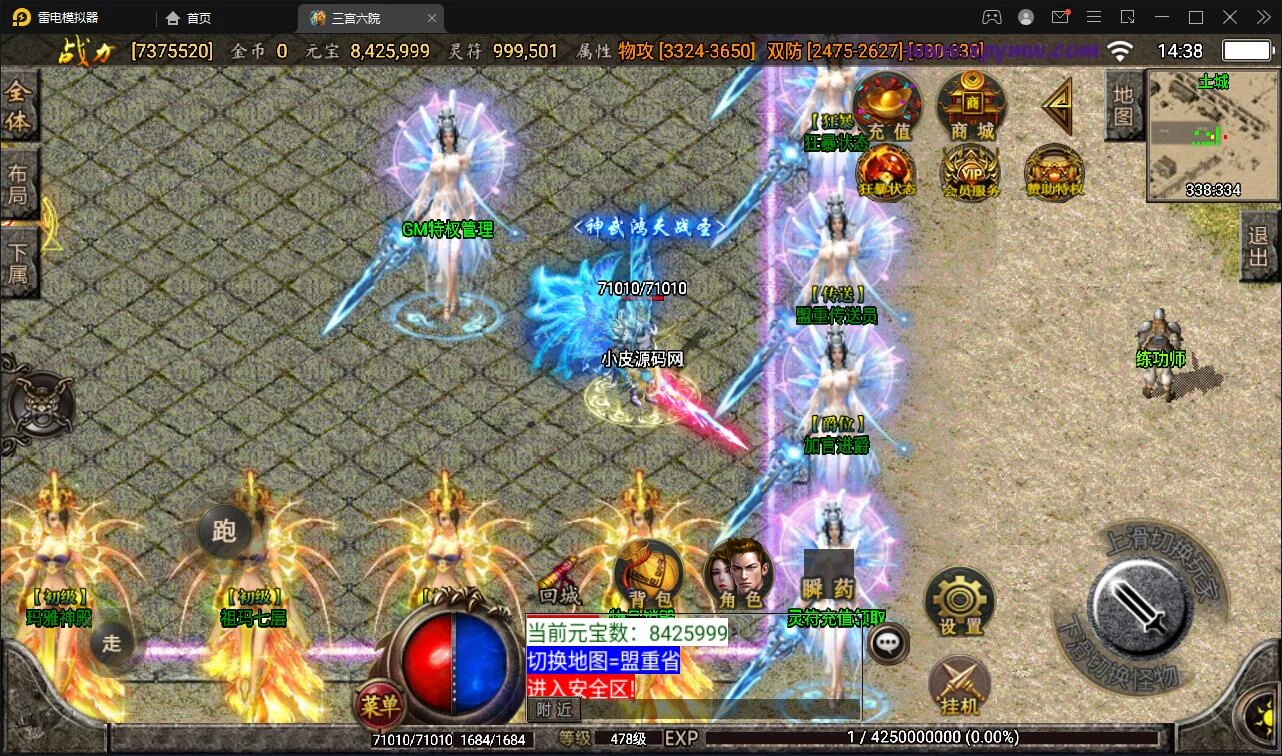
Task: Toggle 跑 run mode
Action: [x=224, y=531]
